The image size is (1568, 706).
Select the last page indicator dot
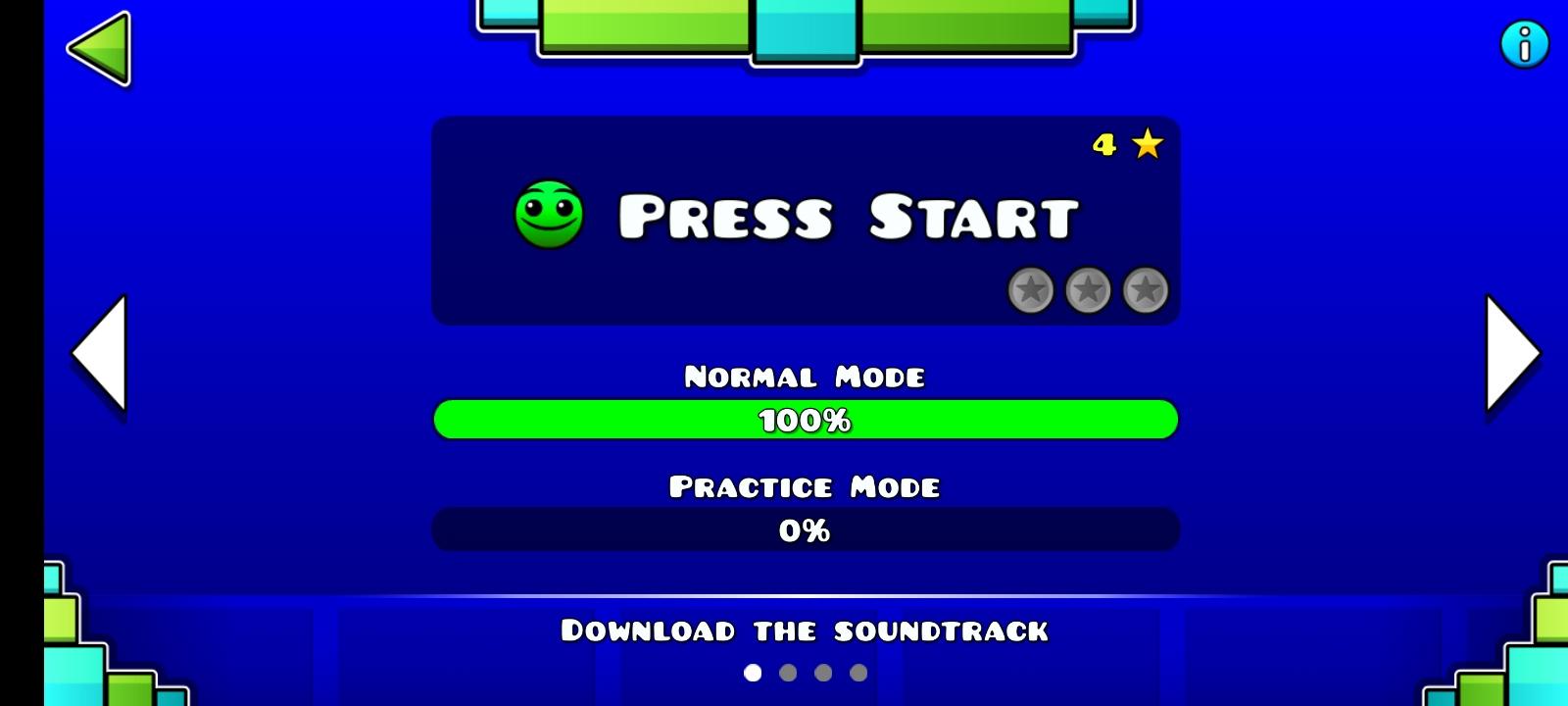point(859,673)
